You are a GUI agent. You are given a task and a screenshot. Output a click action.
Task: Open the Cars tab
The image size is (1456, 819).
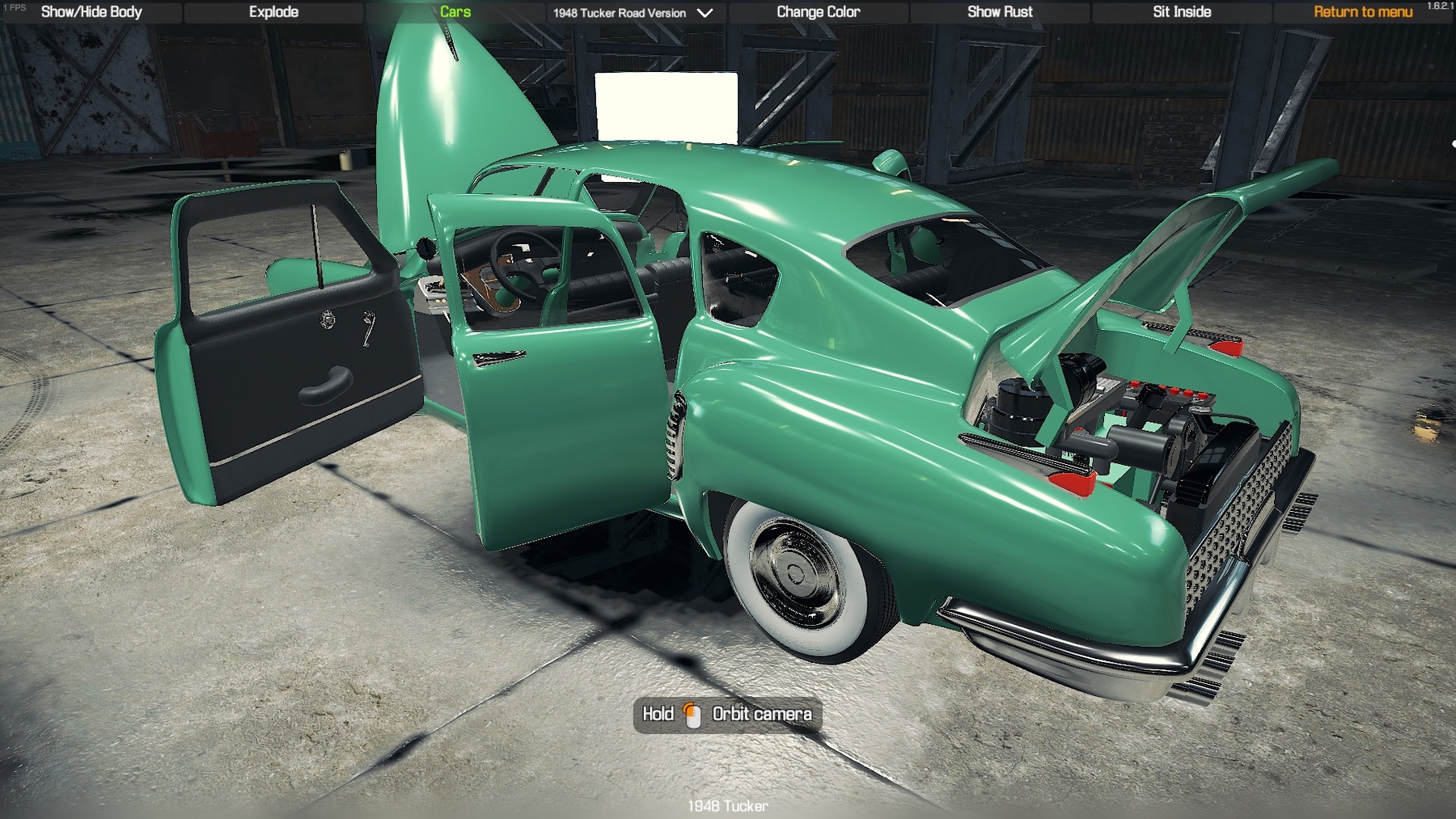pyautogui.click(x=455, y=12)
